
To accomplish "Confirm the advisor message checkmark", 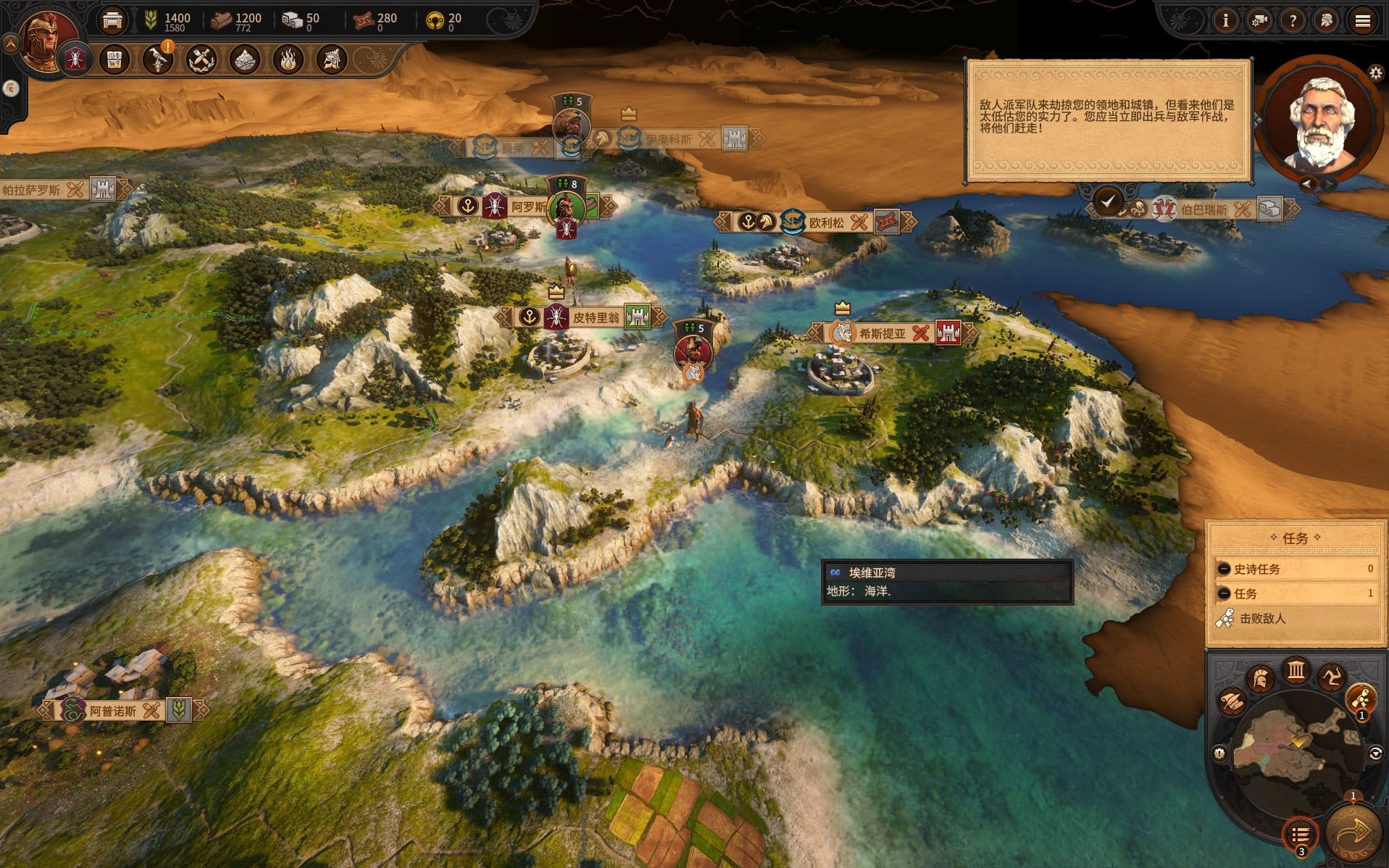I will (x=1108, y=201).
